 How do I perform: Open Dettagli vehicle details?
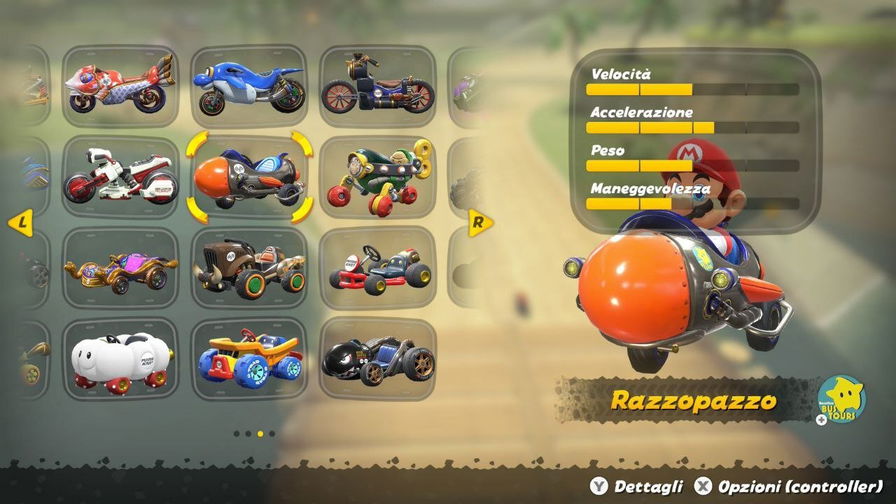click(x=636, y=486)
